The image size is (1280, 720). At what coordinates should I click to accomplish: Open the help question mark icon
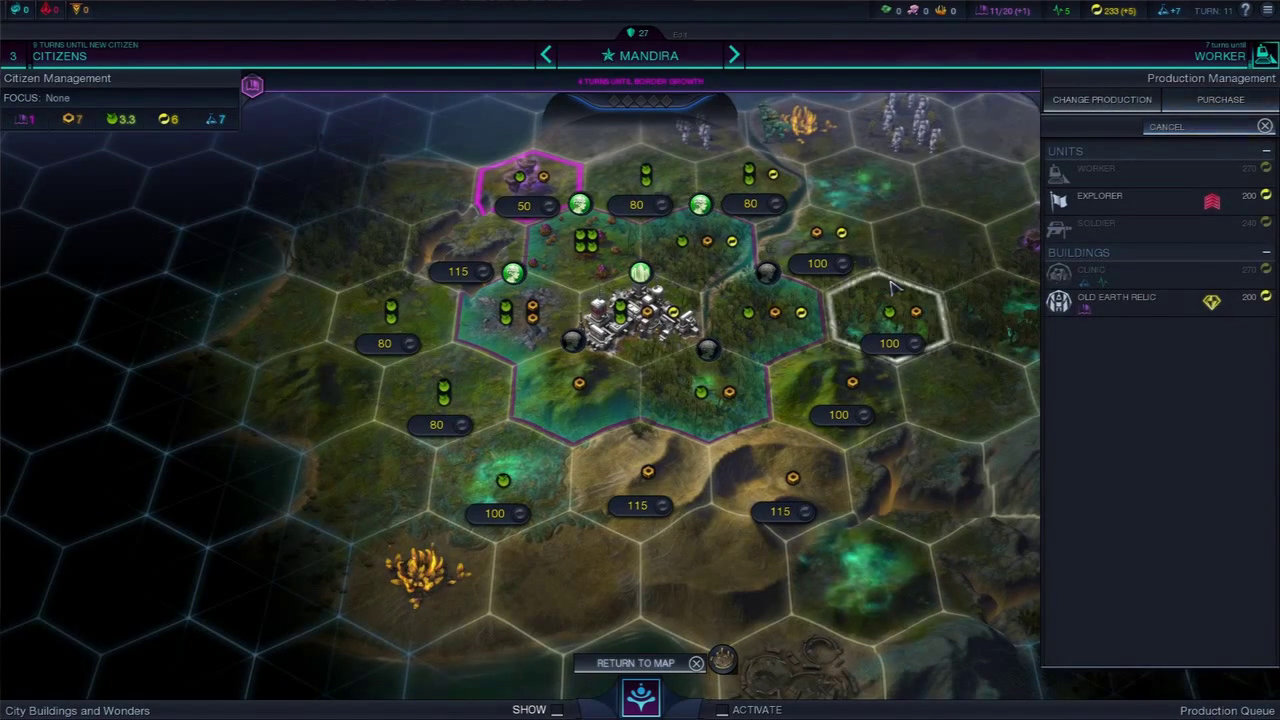pos(1246,10)
